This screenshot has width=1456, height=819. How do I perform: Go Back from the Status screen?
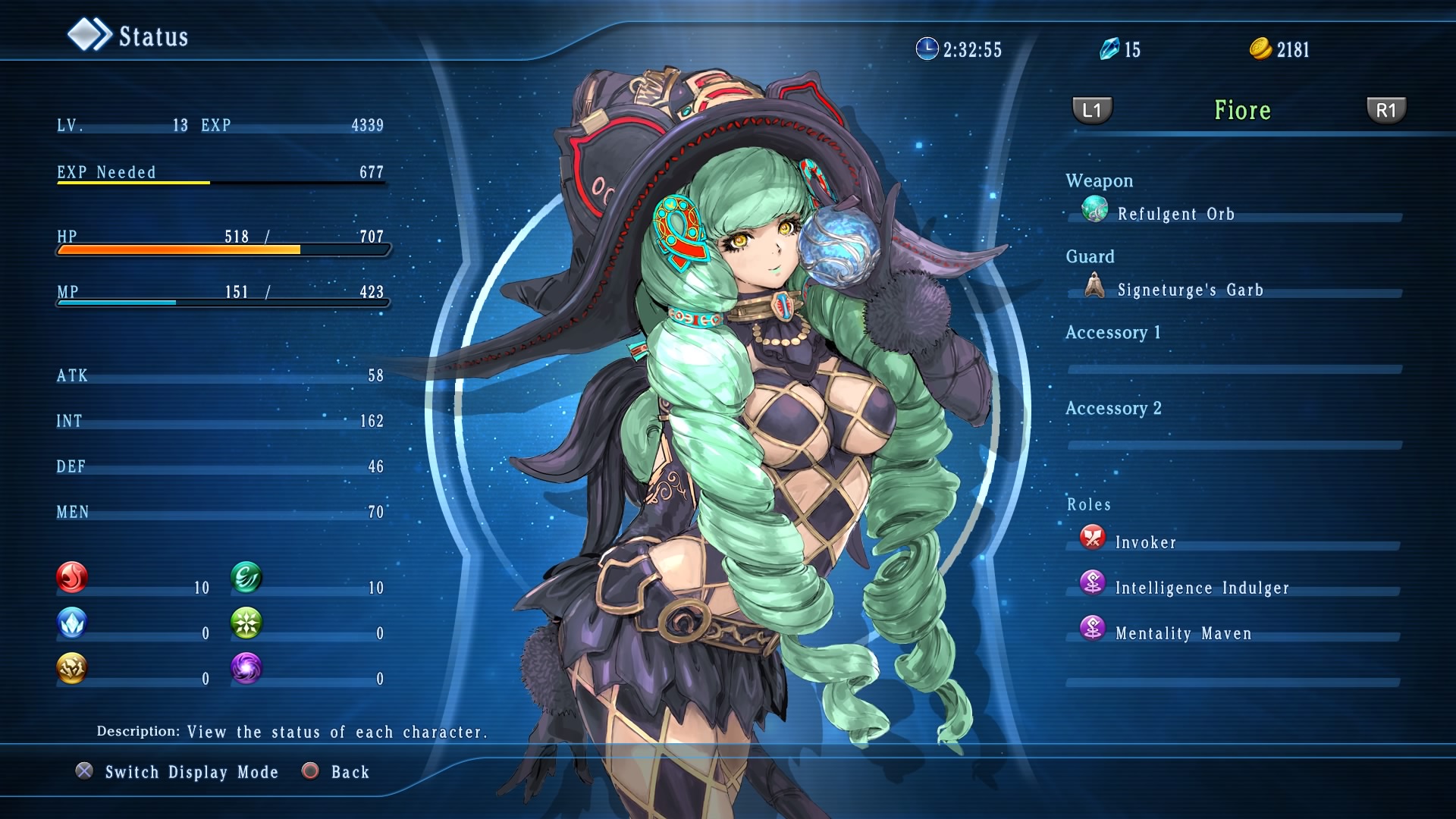pyautogui.click(x=350, y=772)
